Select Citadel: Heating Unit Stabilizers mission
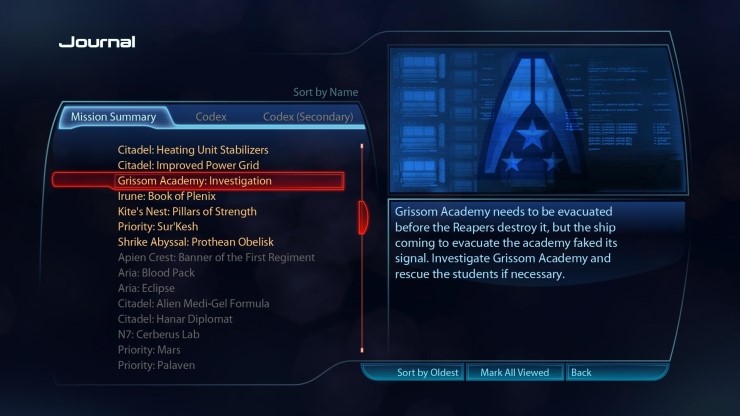 coord(193,150)
